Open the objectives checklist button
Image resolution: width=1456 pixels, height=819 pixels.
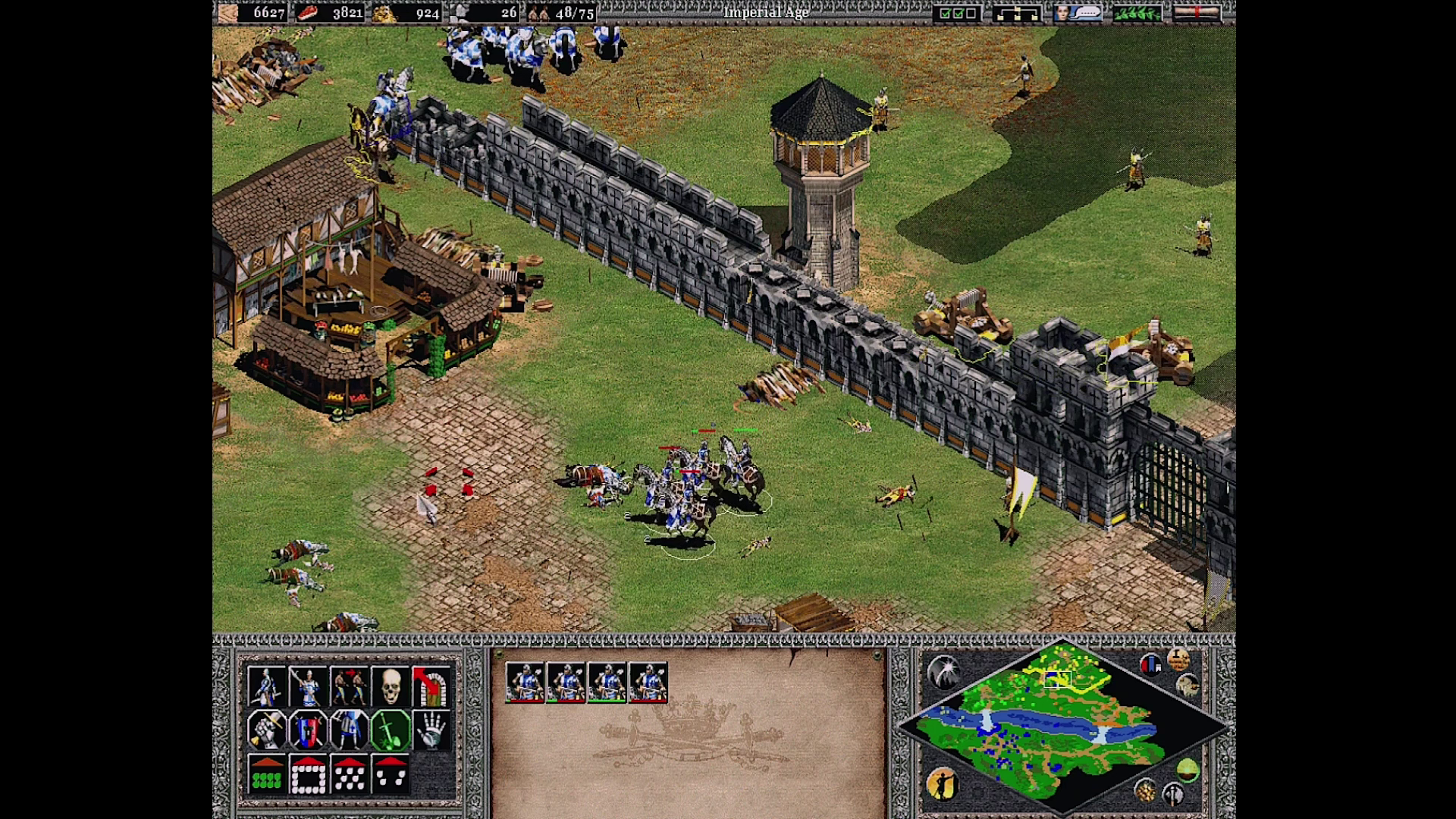point(957,13)
